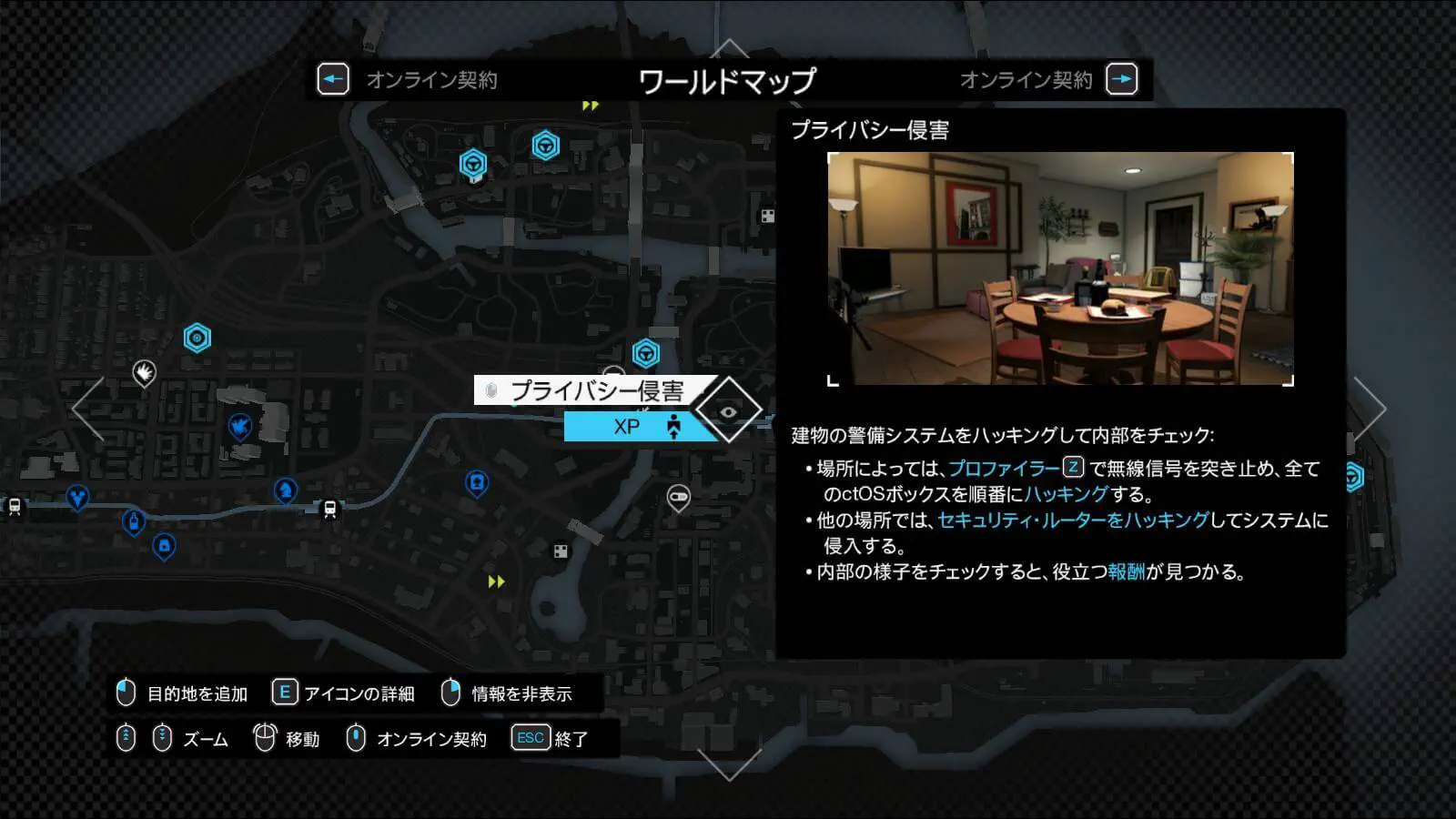Viewport: 1456px width, 819px height.
Task: Open the privacy invasion room preview image
Action: [x=1060, y=268]
